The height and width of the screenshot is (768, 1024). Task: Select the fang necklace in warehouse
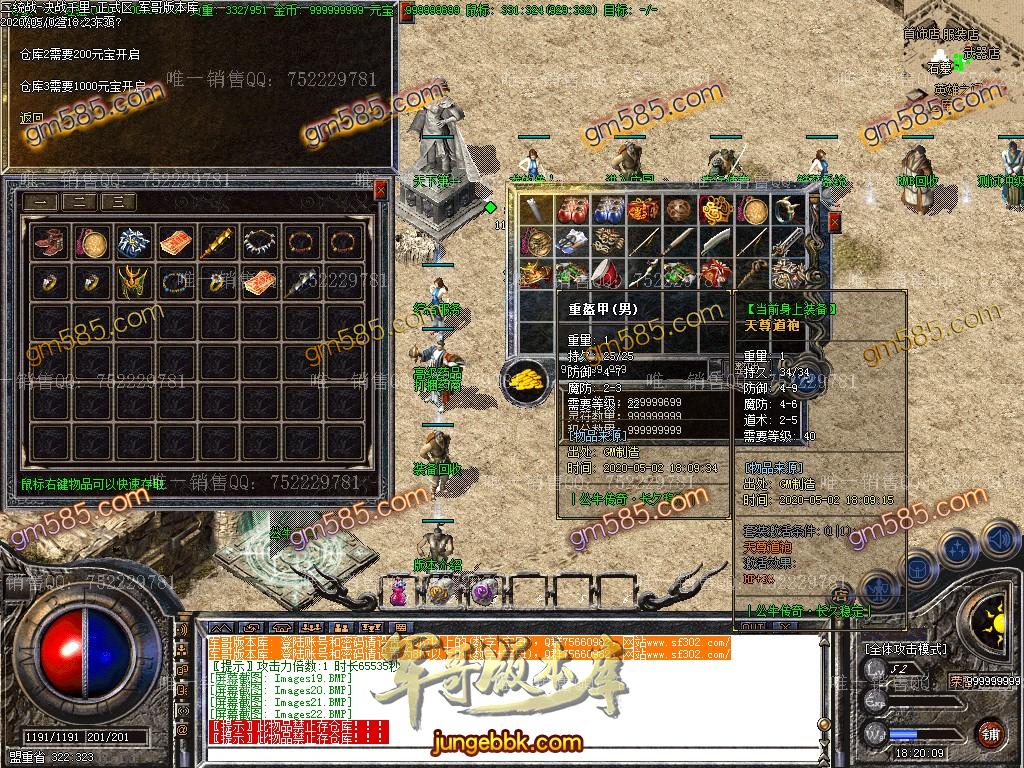(258, 242)
